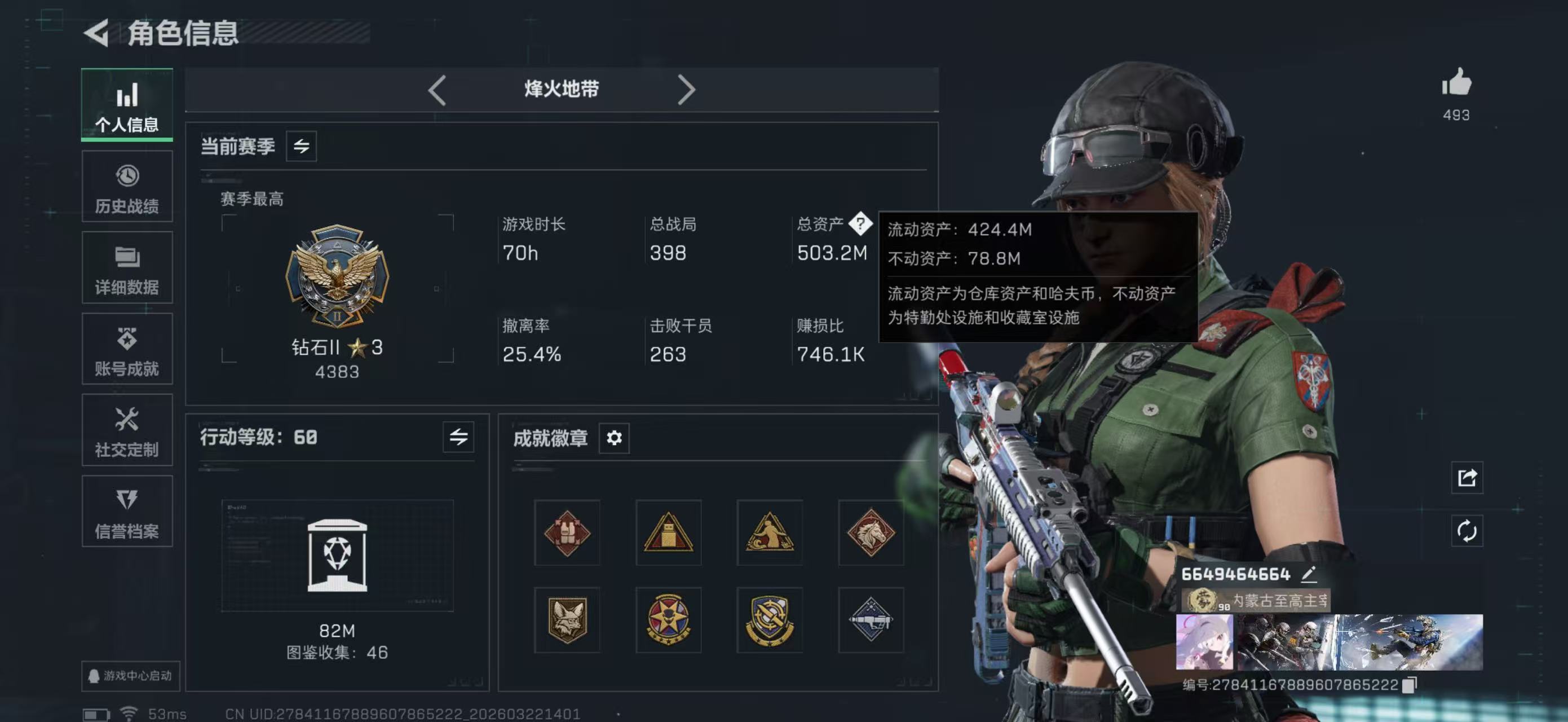Open the share icon on the right edge
Viewport: 1568px width, 722px height.
tap(1467, 479)
